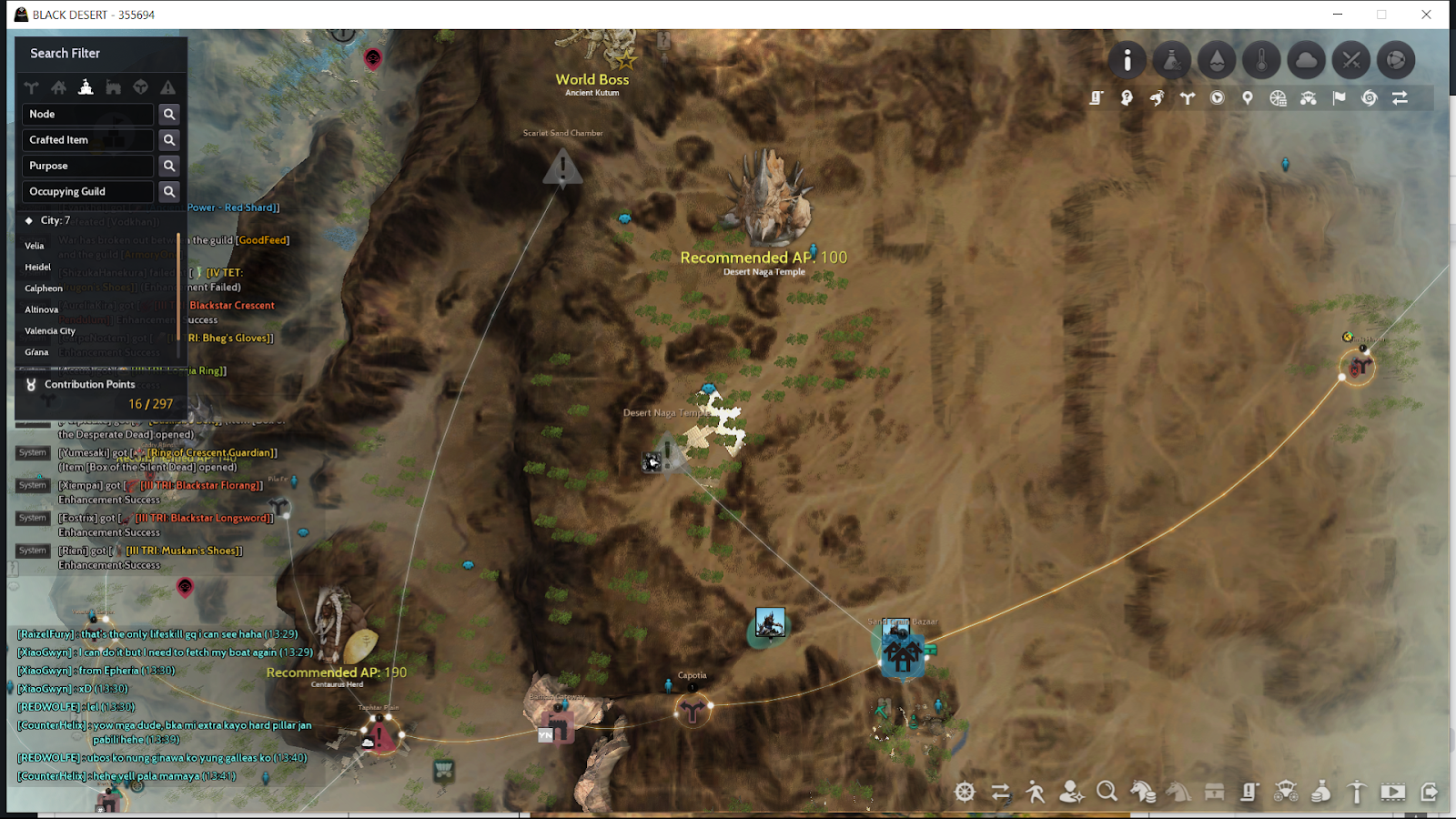Screen dimensions: 1456x819
Task: Open the weather cloud information icon
Action: pyautogui.click(x=1308, y=60)
